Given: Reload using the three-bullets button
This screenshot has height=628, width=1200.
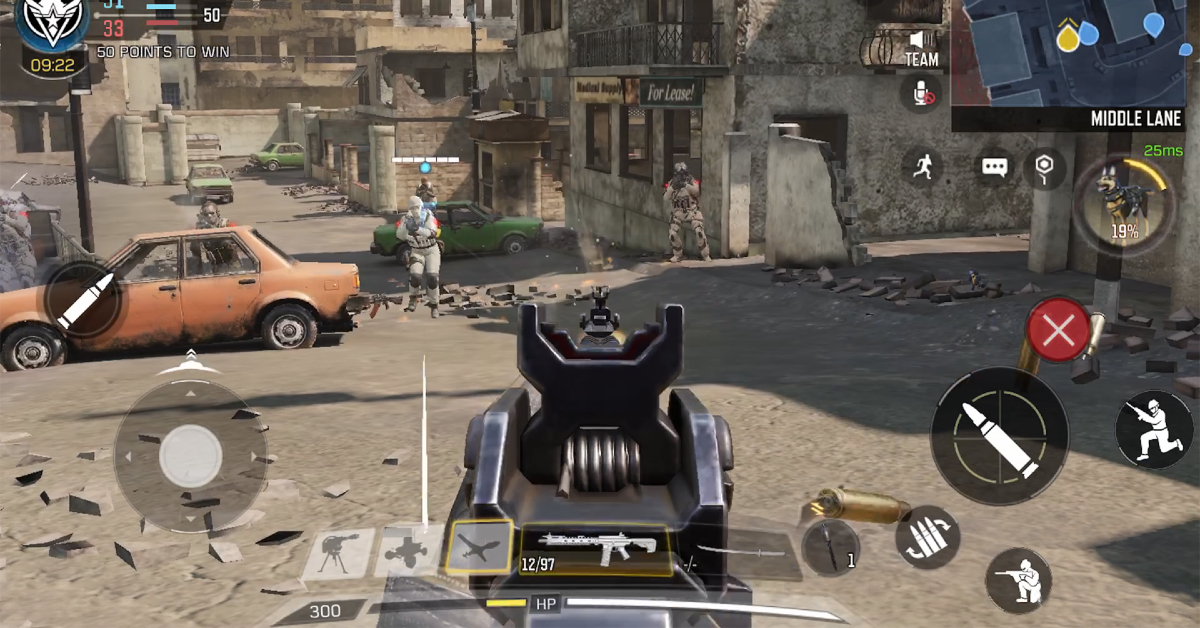Looking at the screenshot, I should (928, 538).
